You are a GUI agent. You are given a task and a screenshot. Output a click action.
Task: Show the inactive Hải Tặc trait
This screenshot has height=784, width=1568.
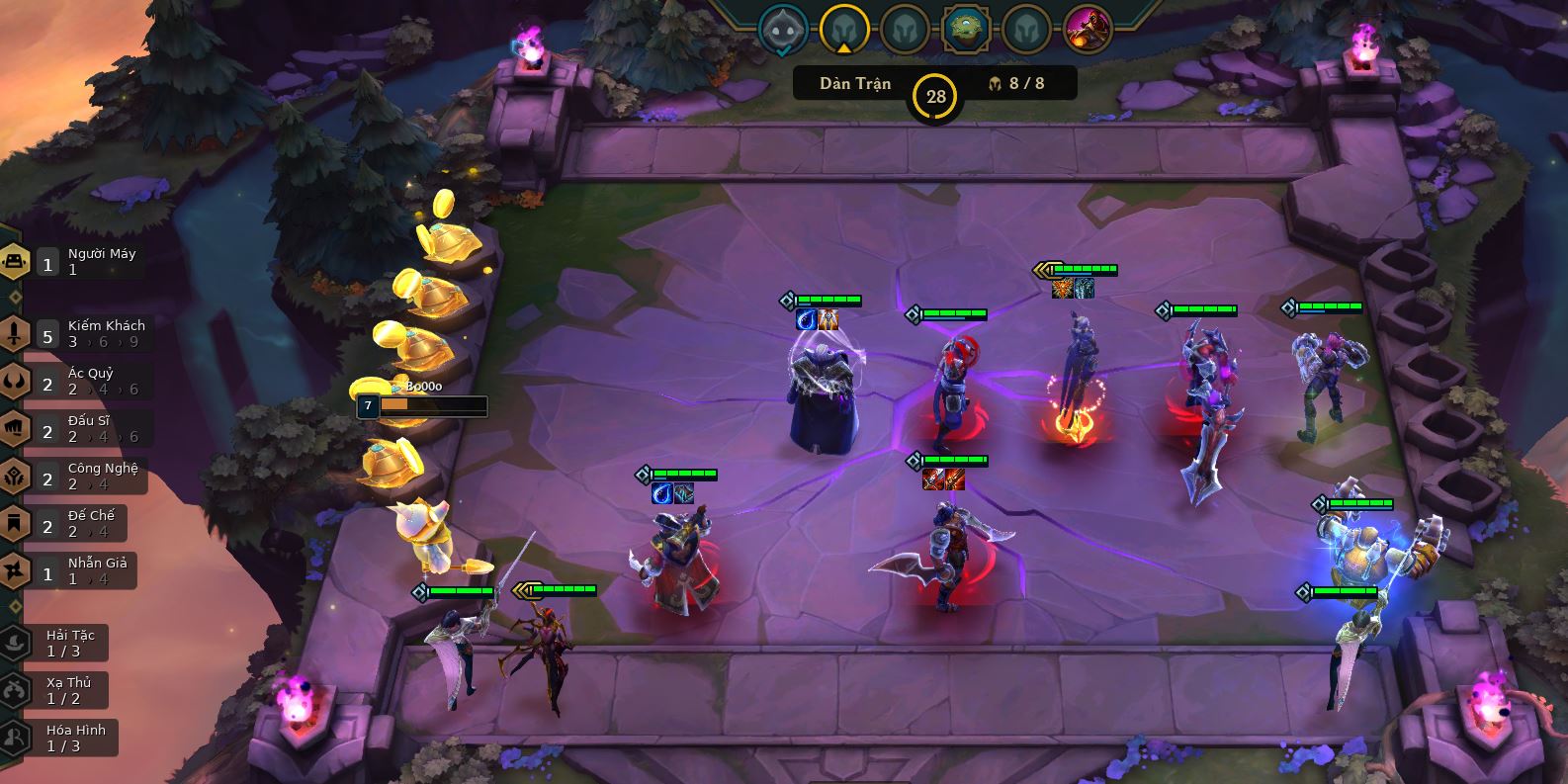tap(61, 643)
